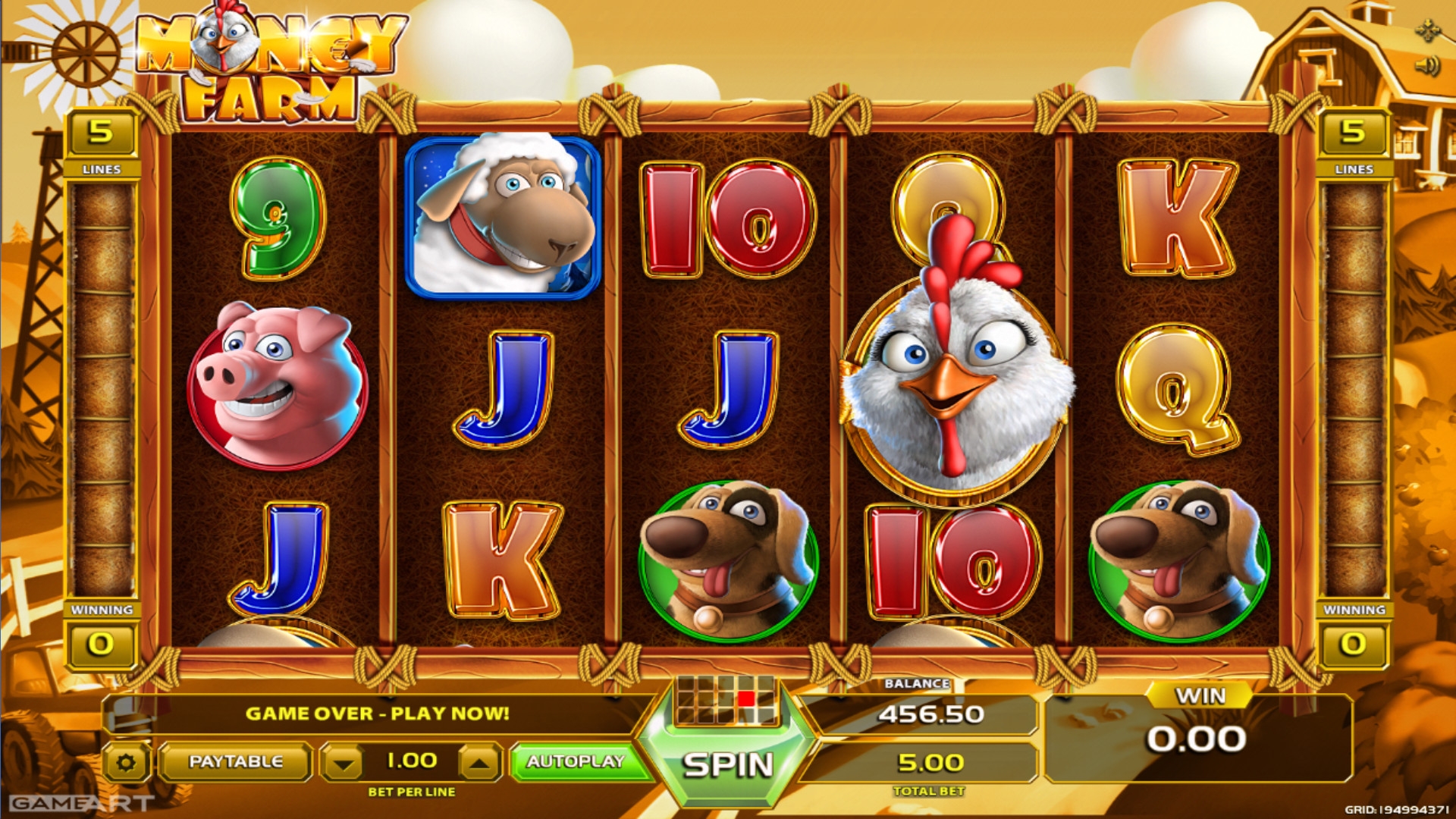Screen dimensions: 1456x819
Task: Increase the bet per line
Action: point(479,763)
